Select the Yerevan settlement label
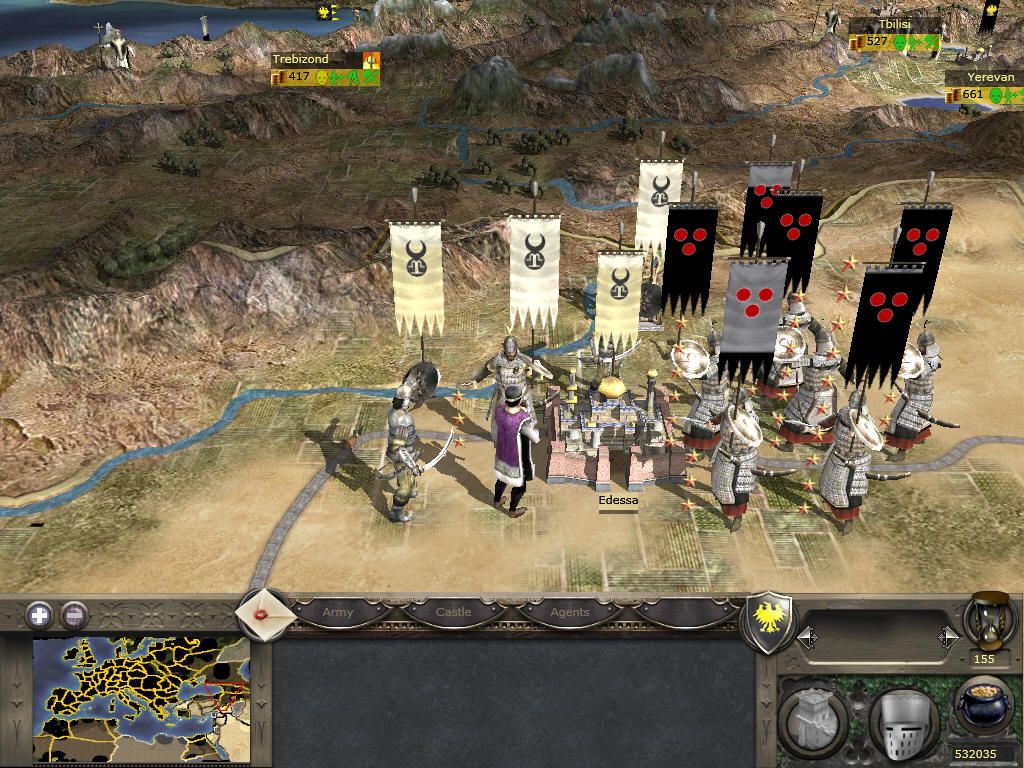1024x768 pixels. pyautogui.click(x=982, y=78)
